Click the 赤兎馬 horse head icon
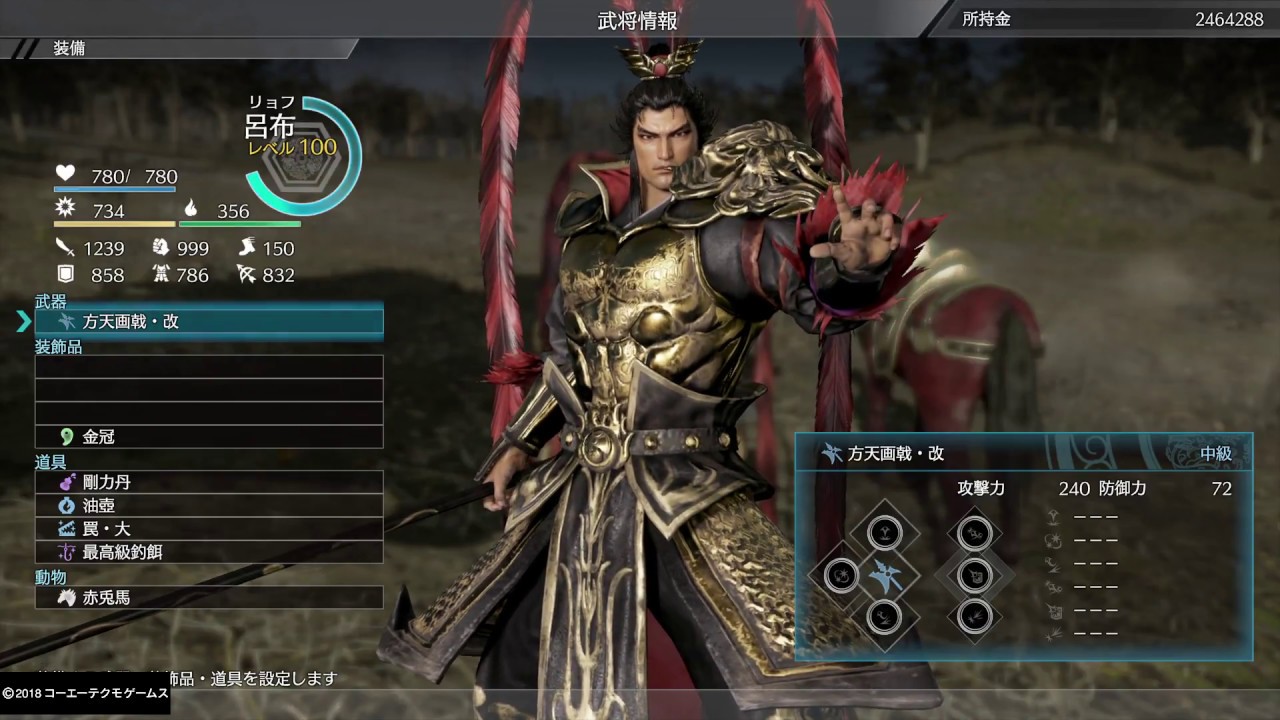Image resolution: width=1280 pixels, height=720 pixels. (x=65, y=597)
